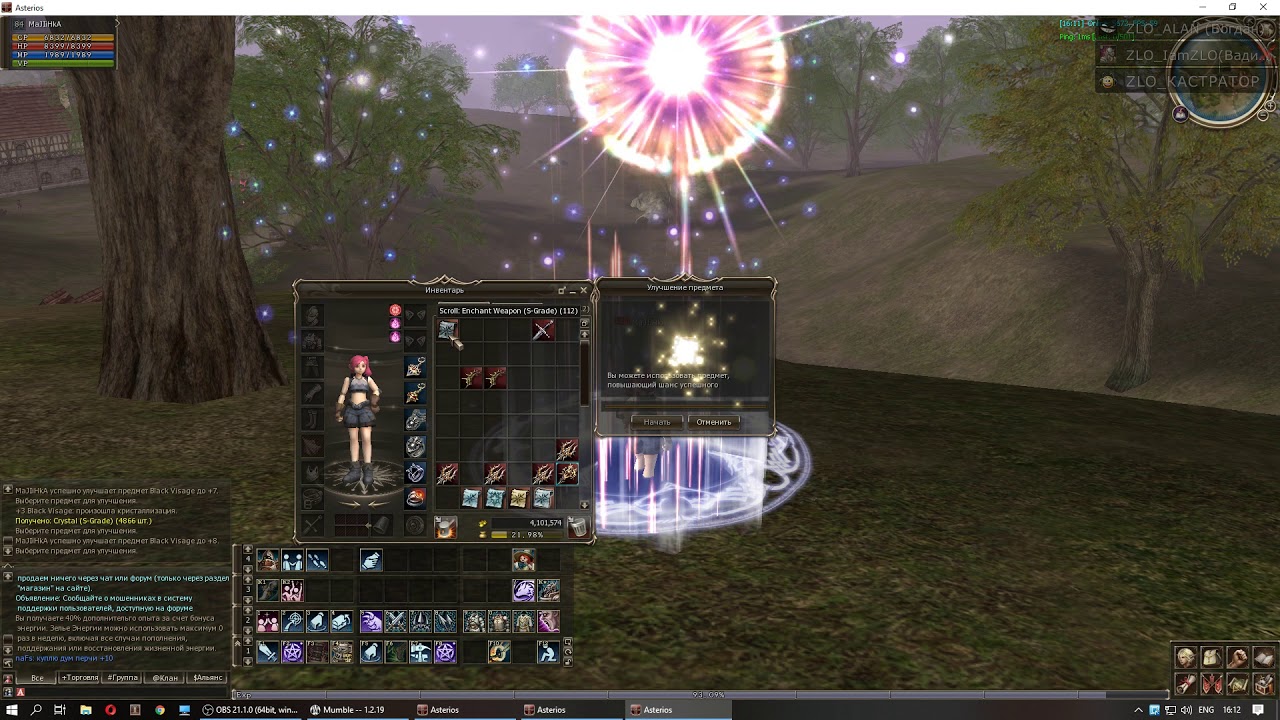Click the Начать button in enchant window
The image size is (1280, 720).
(657, 422)
